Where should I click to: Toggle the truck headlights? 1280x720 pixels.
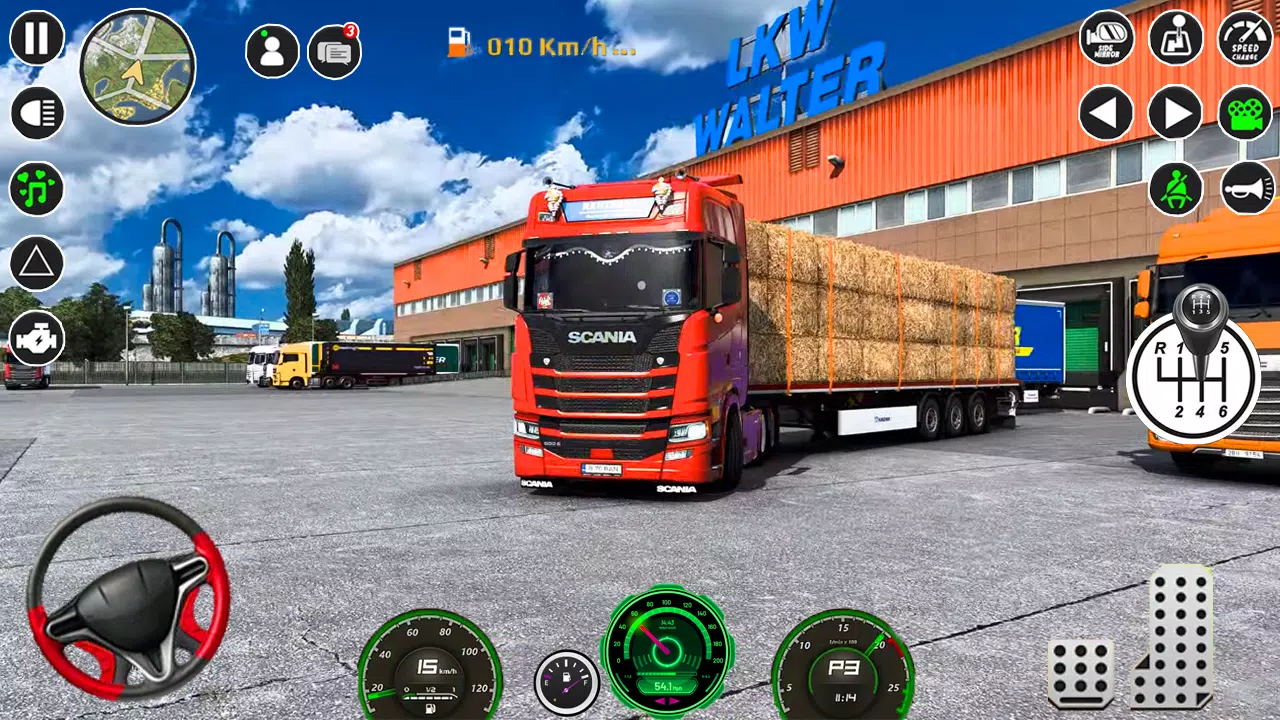[x=35, y=113]
